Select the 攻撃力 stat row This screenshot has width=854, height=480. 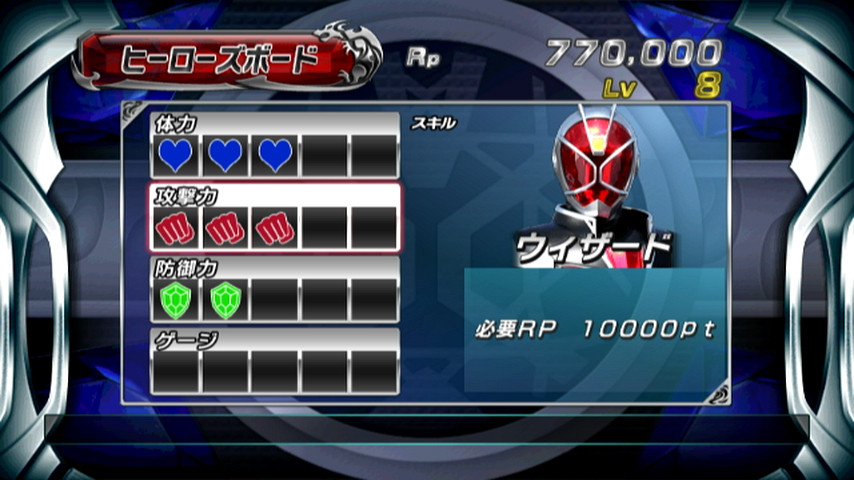[275, 218]
